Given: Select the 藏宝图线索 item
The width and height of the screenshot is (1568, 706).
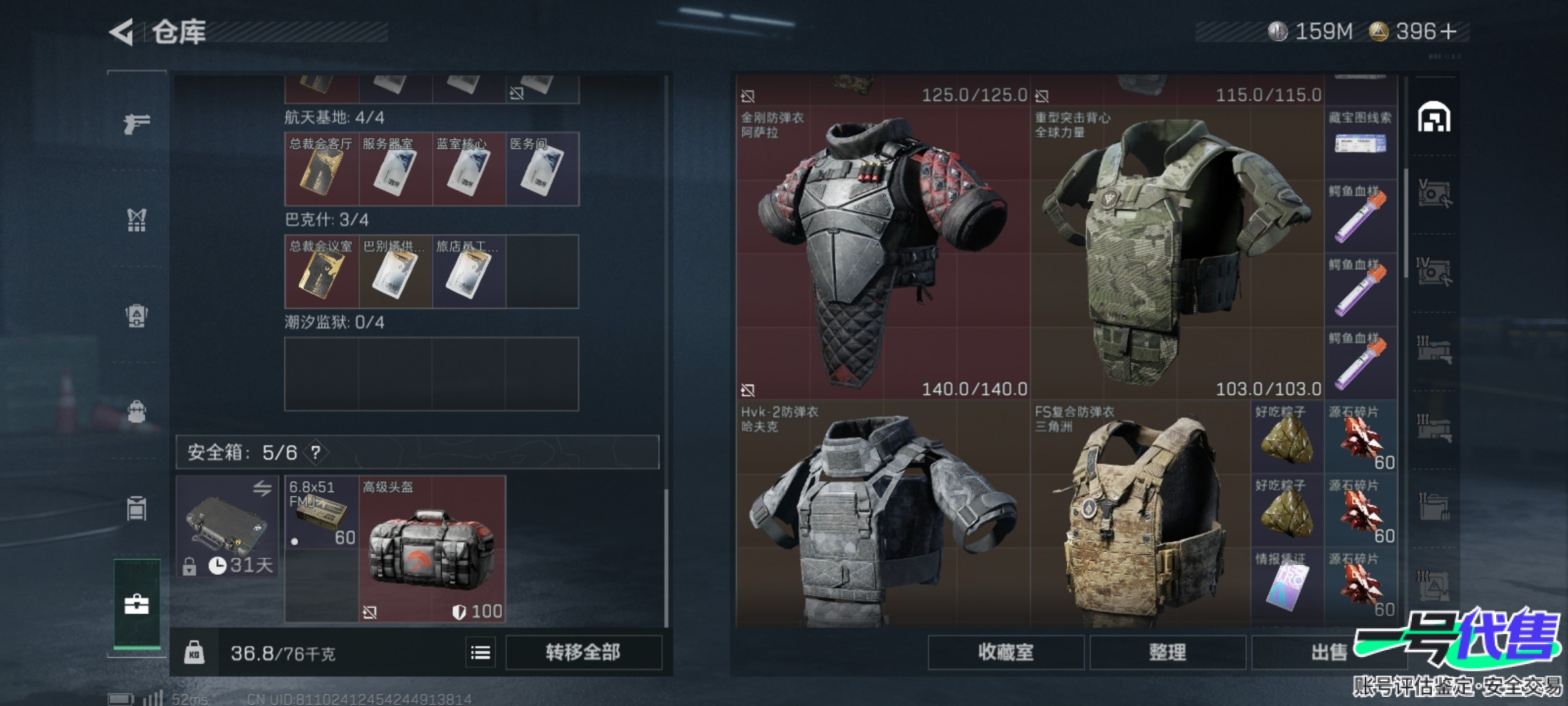Looking at the screenshot, I should (1360, 136).
